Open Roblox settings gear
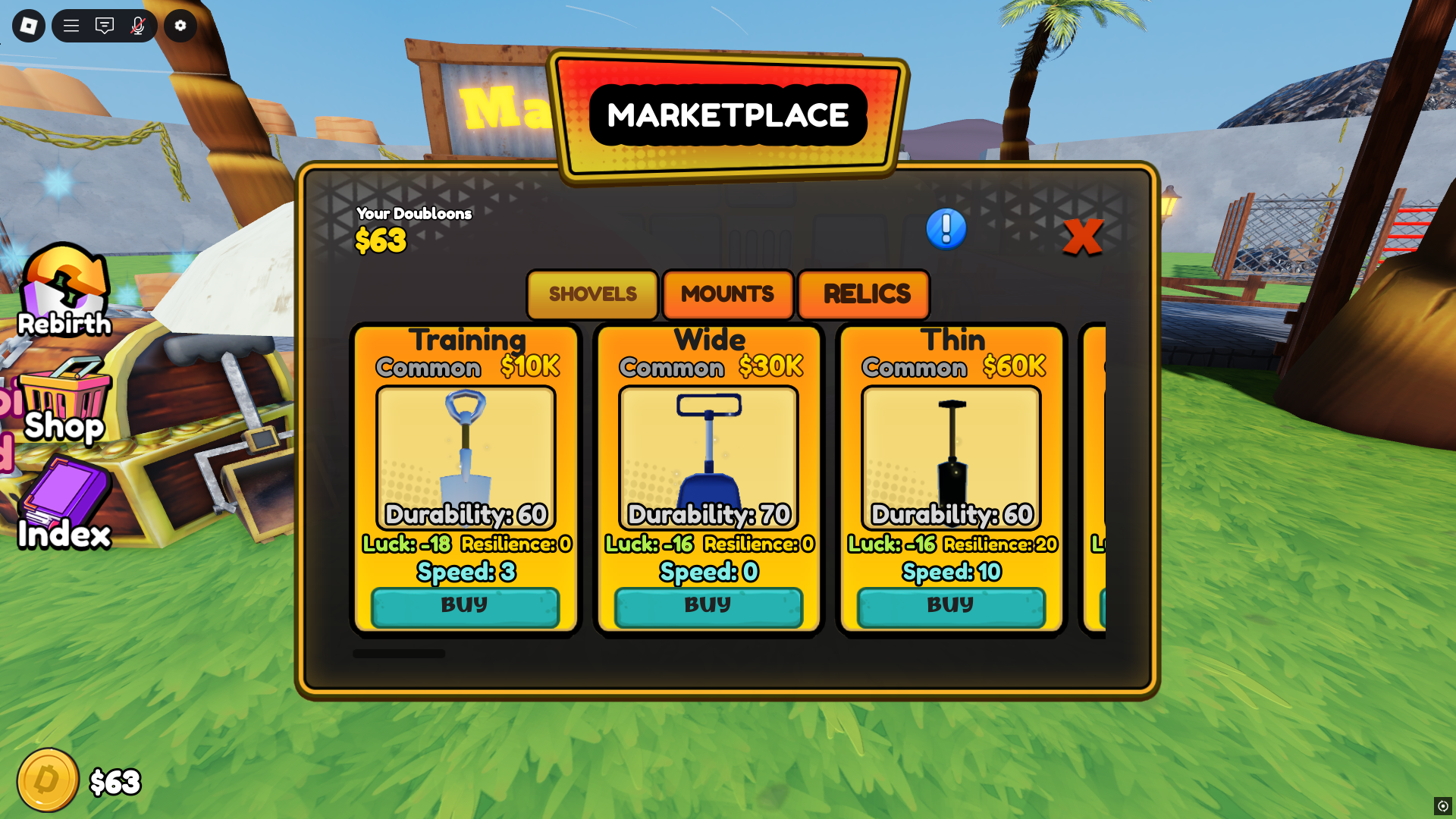This screenshot has width=1456, height=819. 180,25
